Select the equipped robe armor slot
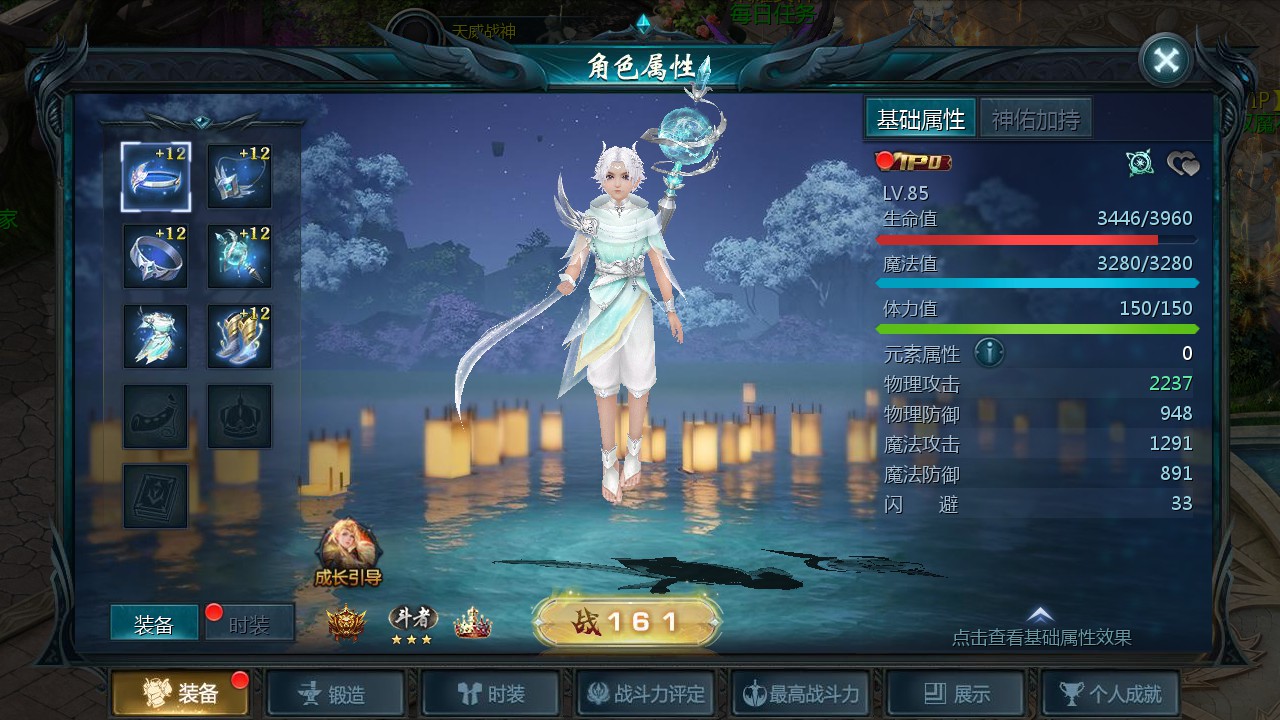The height and width of the screenshot is (720, 1280). pyautogui.click(x=155, y=336)
